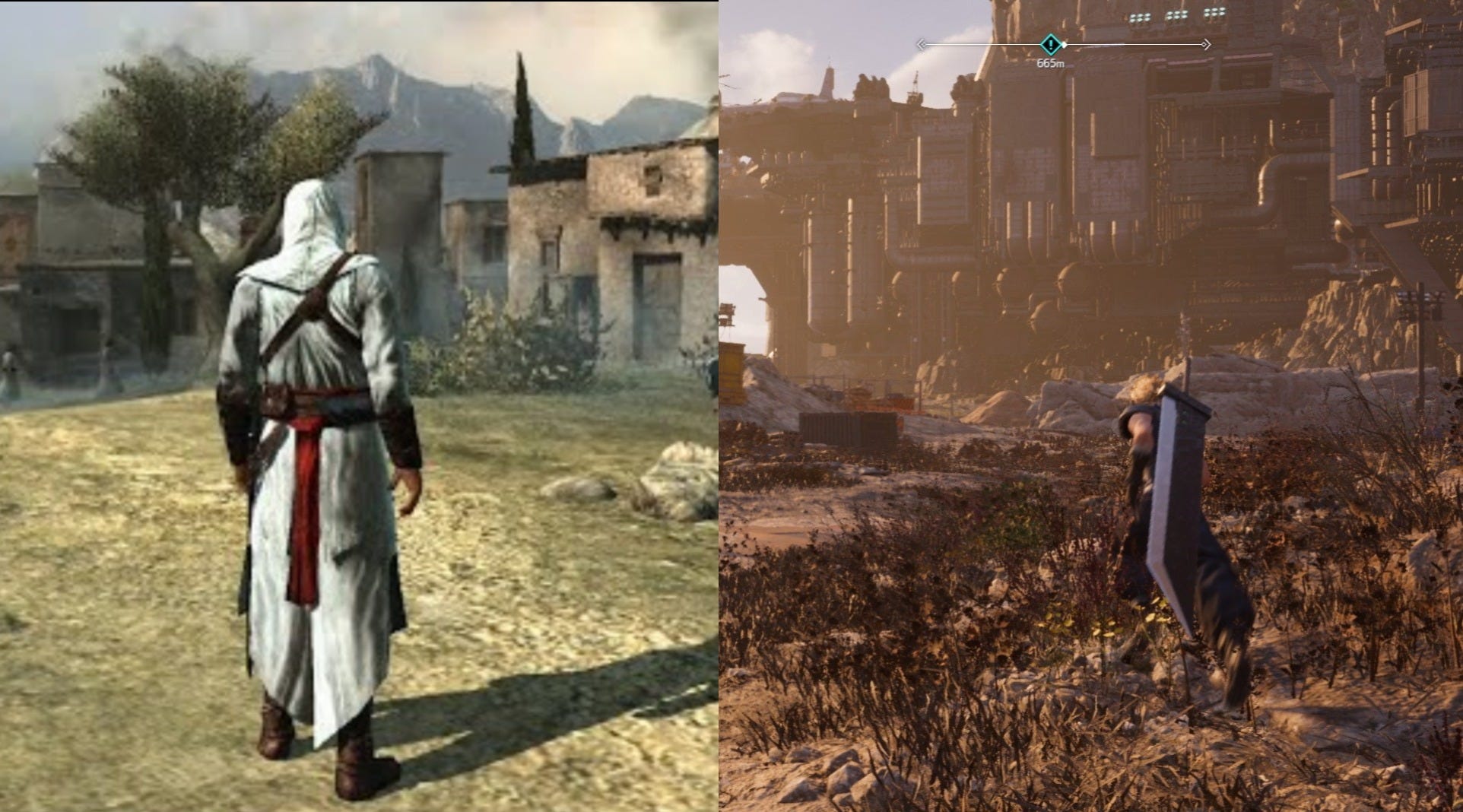Switch to the left Assassin's Creed panel
1463x812 pixels.
[x=357, y=406]
